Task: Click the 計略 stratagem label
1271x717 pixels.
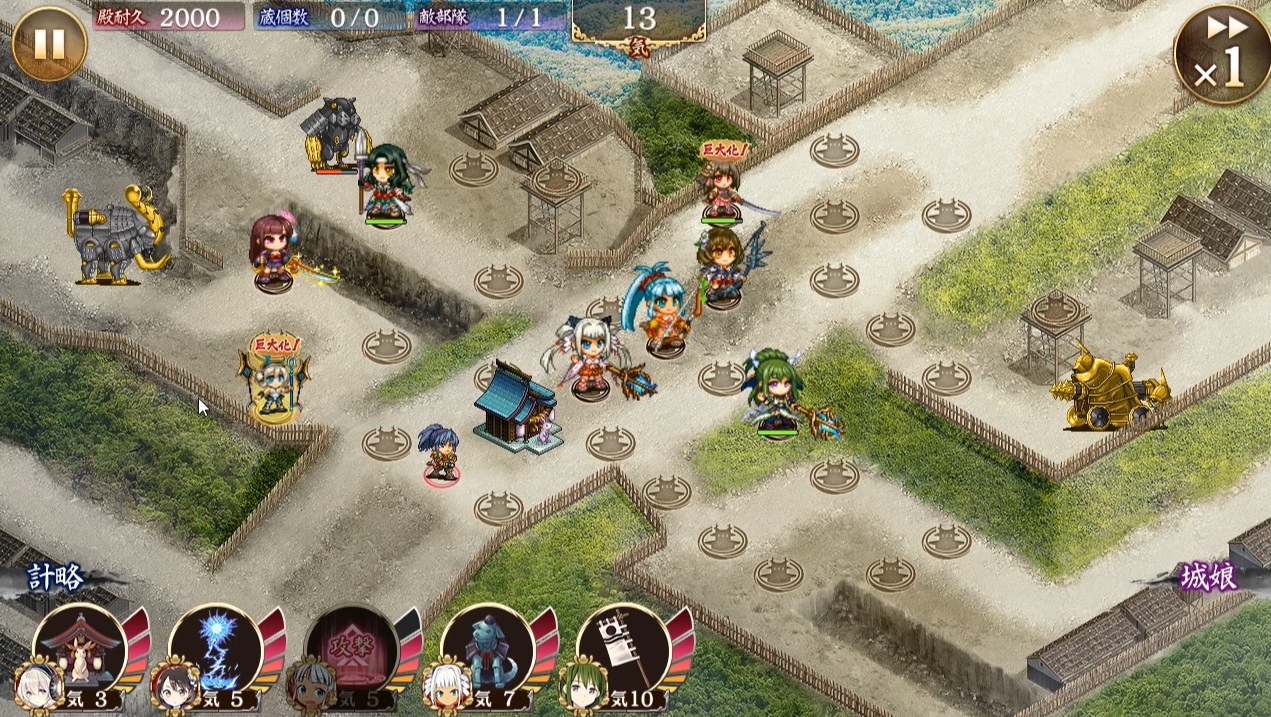Action: click(56, 577)
